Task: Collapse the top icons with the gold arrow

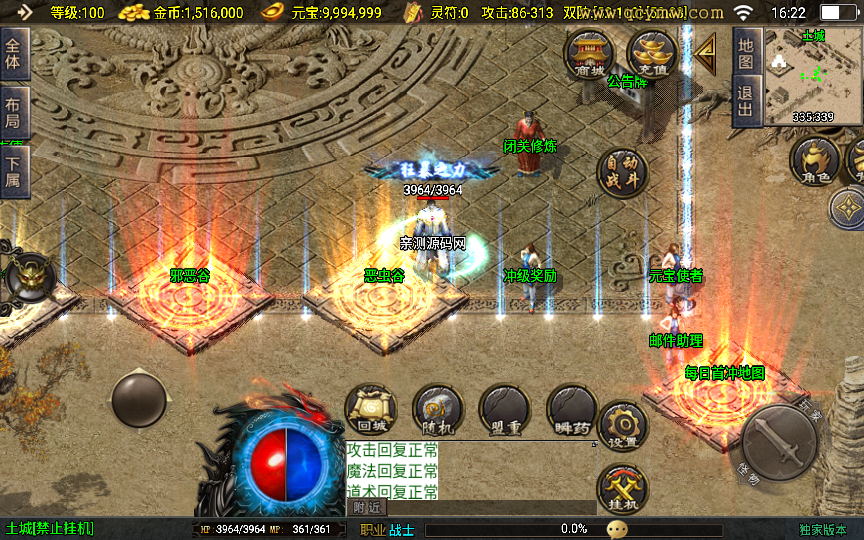Action: (x=707, y=49)
